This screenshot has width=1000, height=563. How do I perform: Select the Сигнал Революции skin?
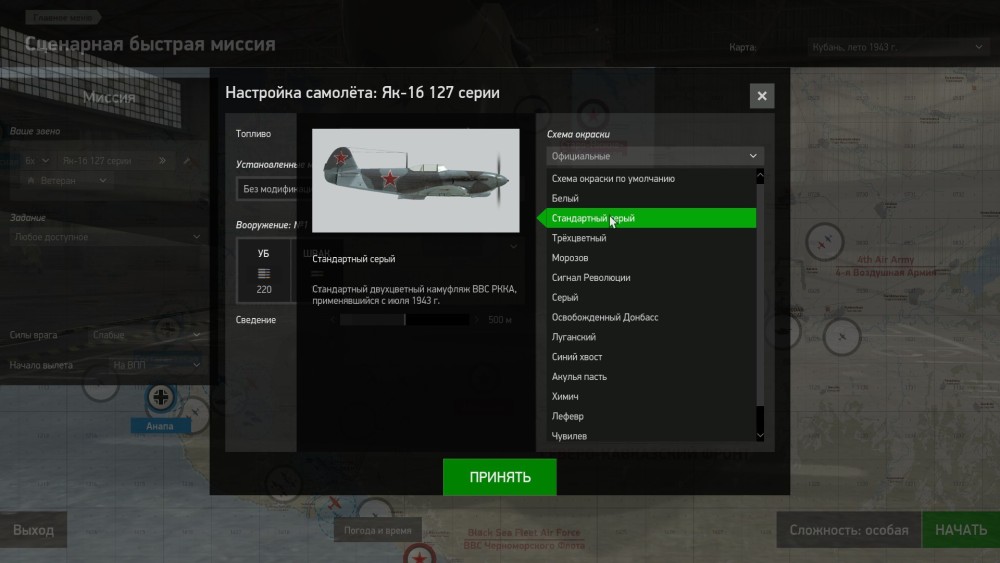point(591,278)
